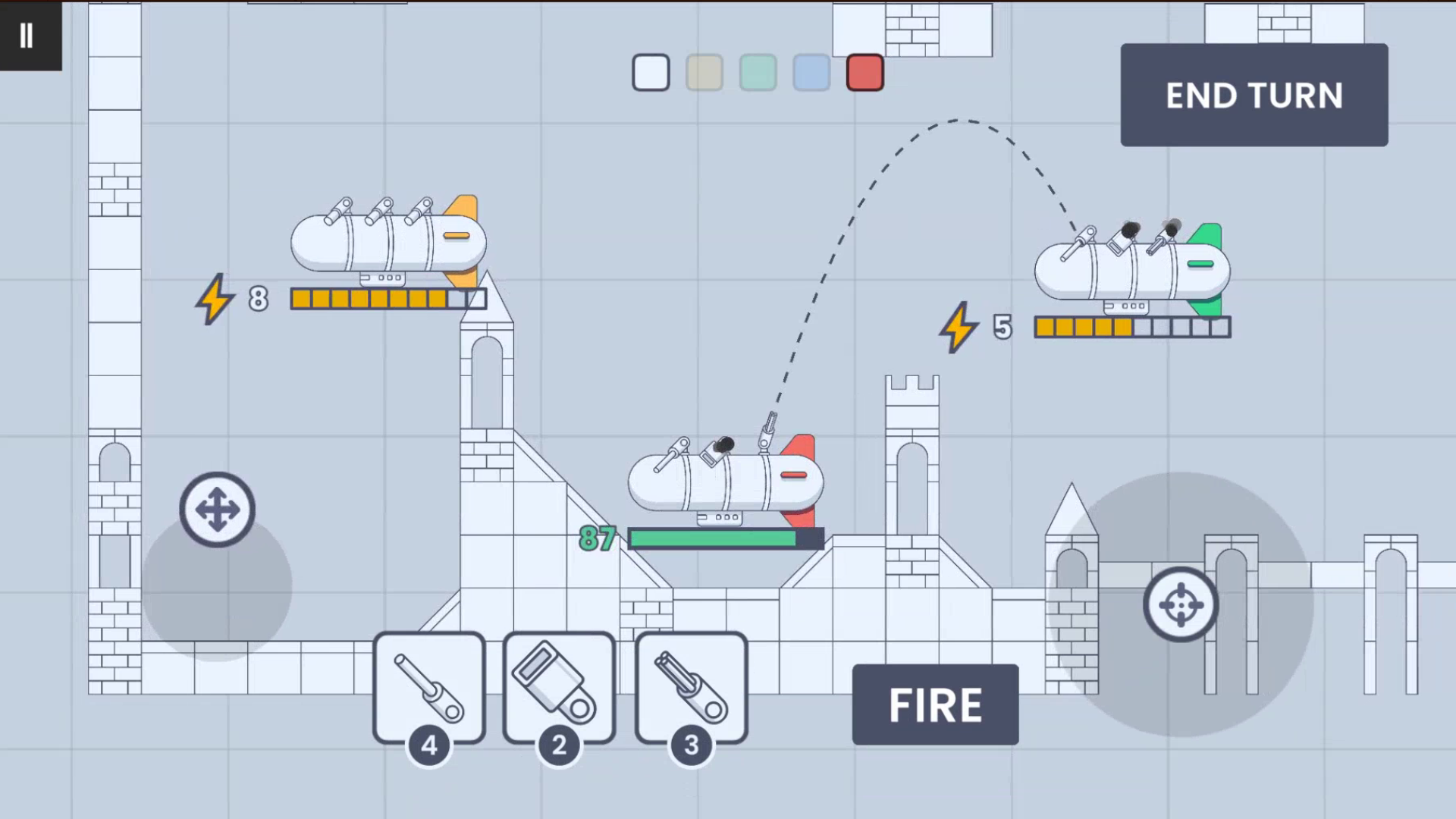Toggle the white team swatch

click(650, 73)
